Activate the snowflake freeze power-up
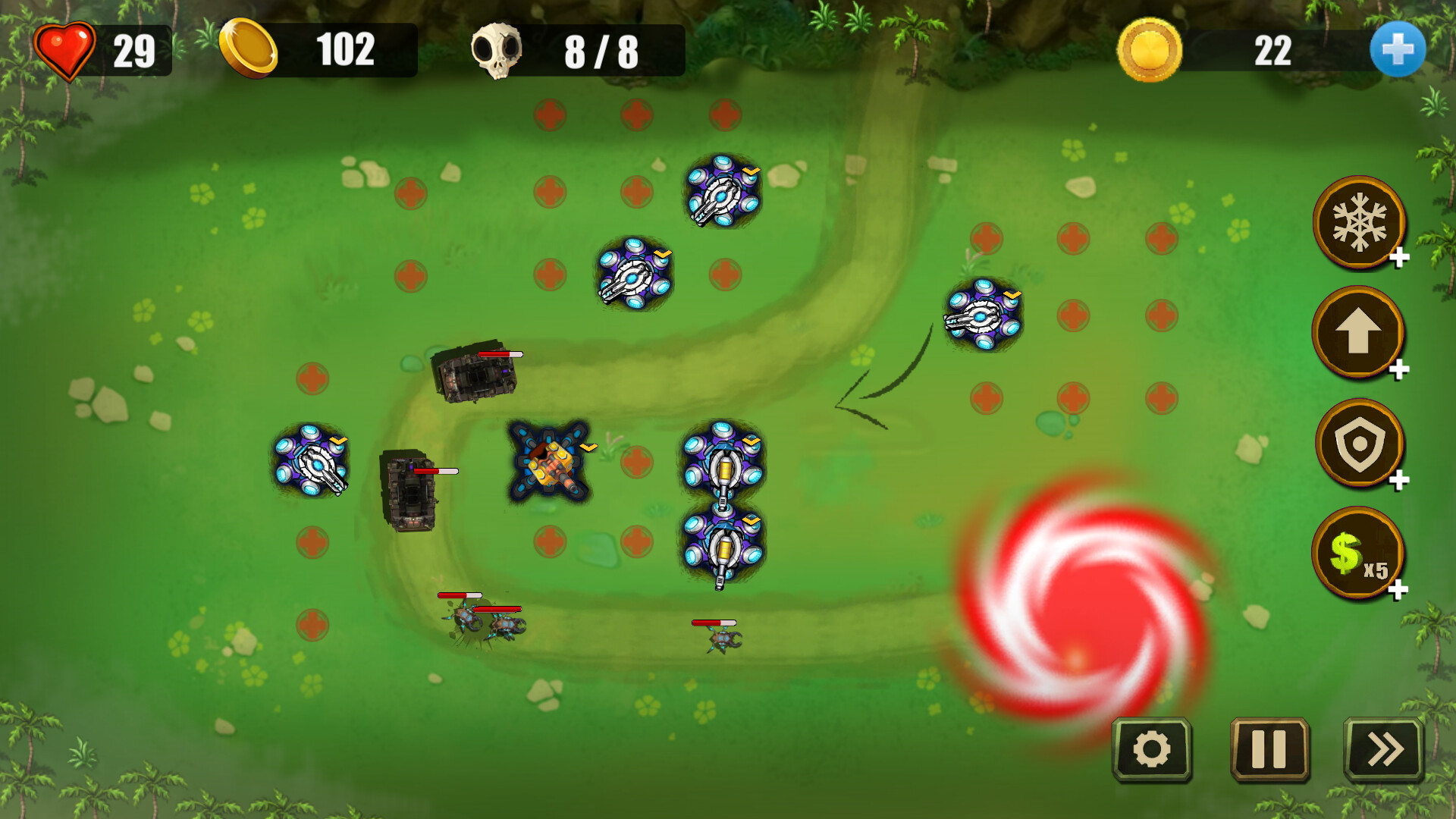Image resolution: width=1456 pixels, height=819 pixels. (1359, 223)
